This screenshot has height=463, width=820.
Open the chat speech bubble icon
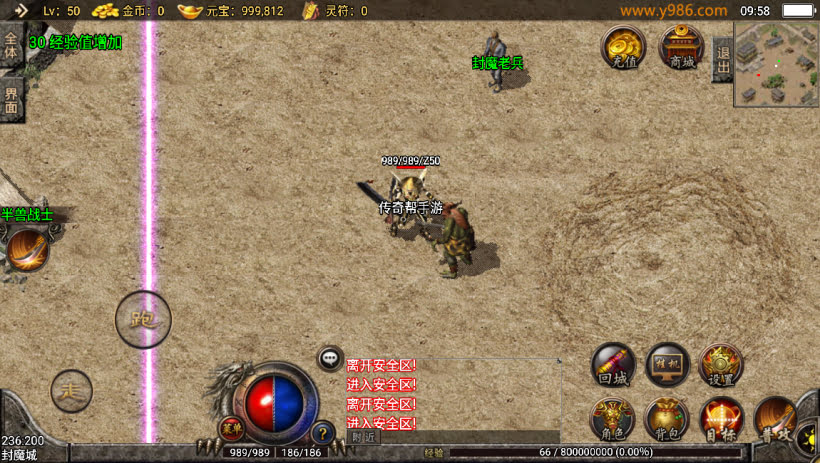(330, 358)
